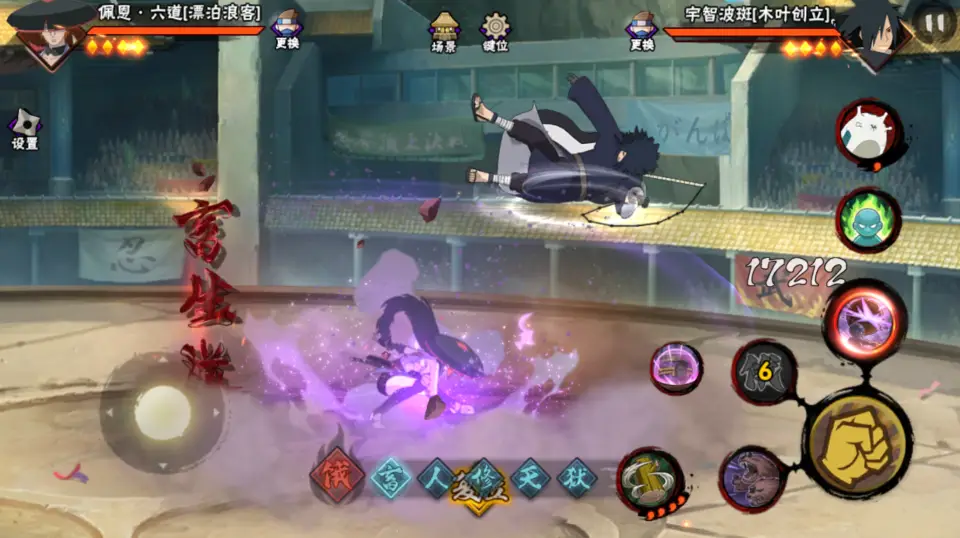The width and height of the screenshot is (960, 538).
Task: Tap the virtual movement joystick
Action: pos(162,411)
